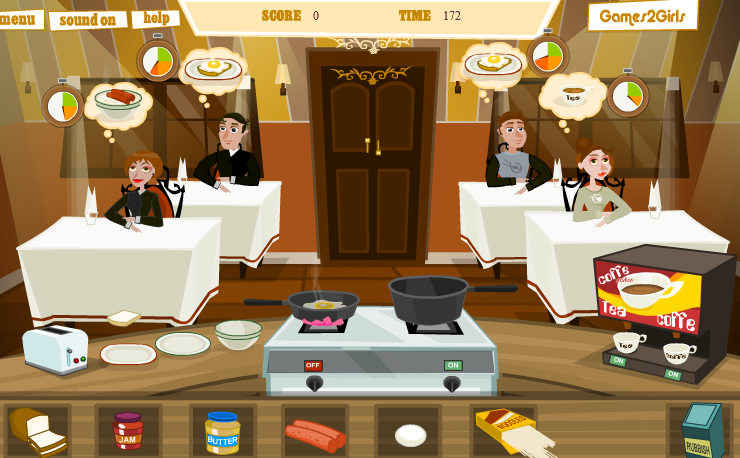Pick bread slices from the ingredient tray
740x458 pixels.
38,430
